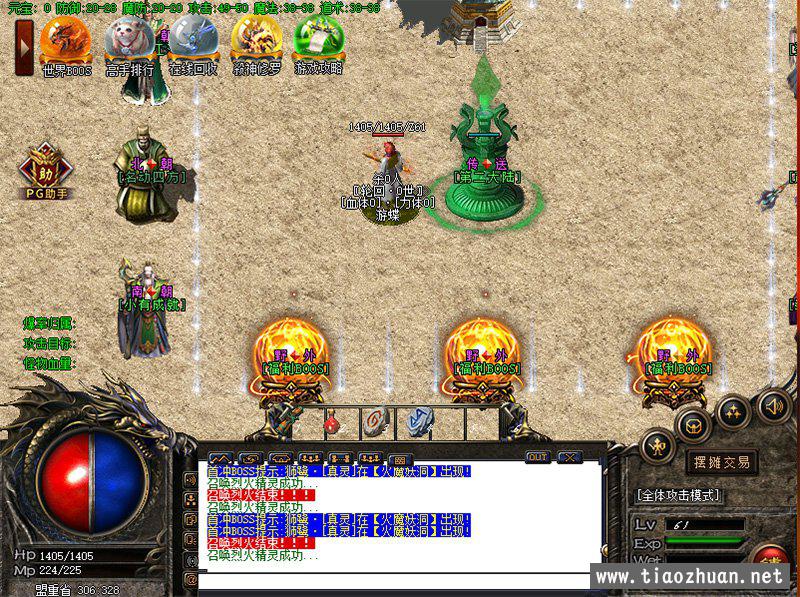This screenshot has height=597, width=800.
Task: Open the 游戏攻略 game guide orb
Action: click(319, 40)
